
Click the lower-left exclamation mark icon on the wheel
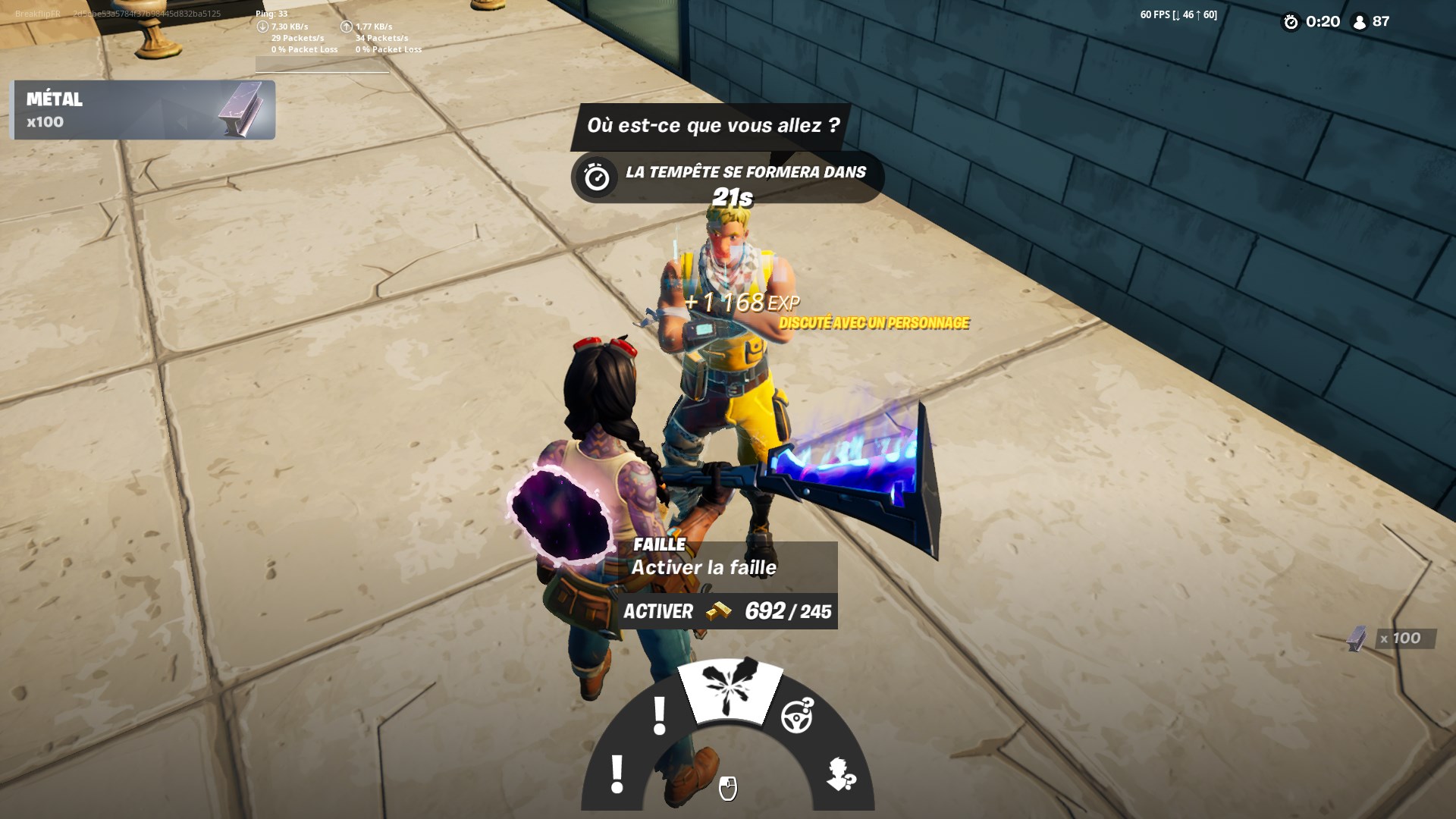tap(618, 775)
